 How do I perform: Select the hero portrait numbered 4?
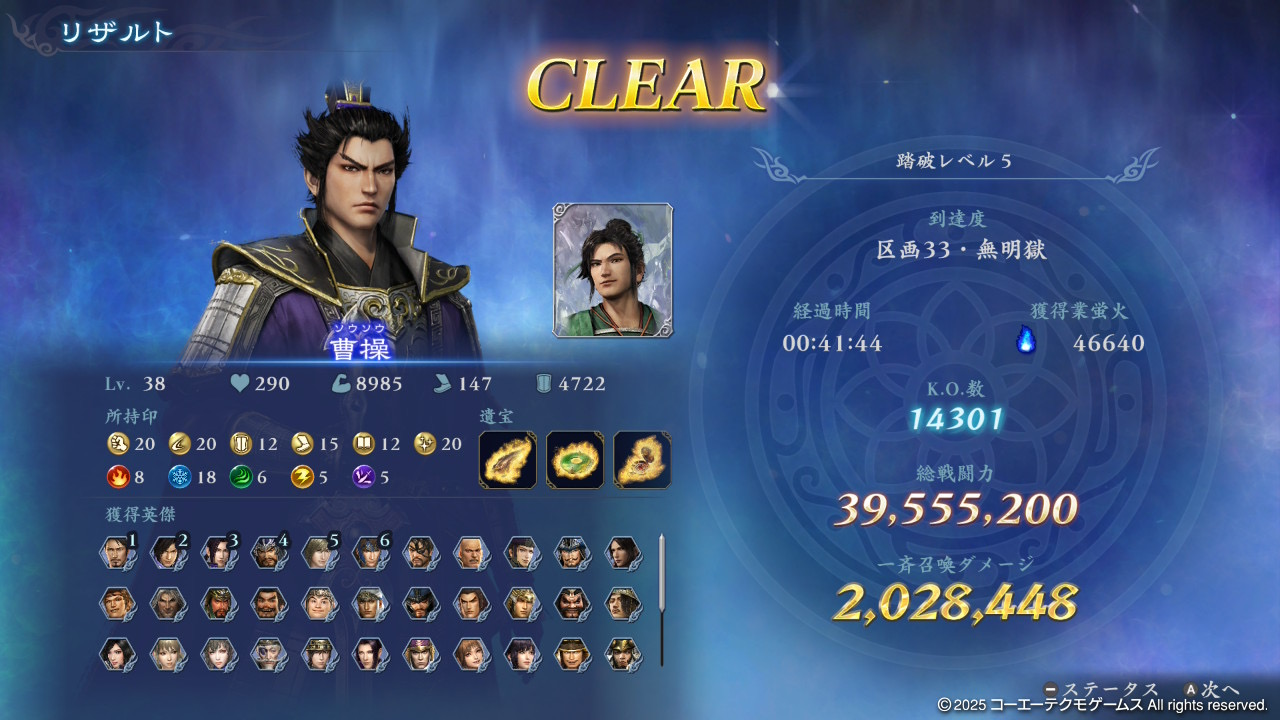[268, 552]
